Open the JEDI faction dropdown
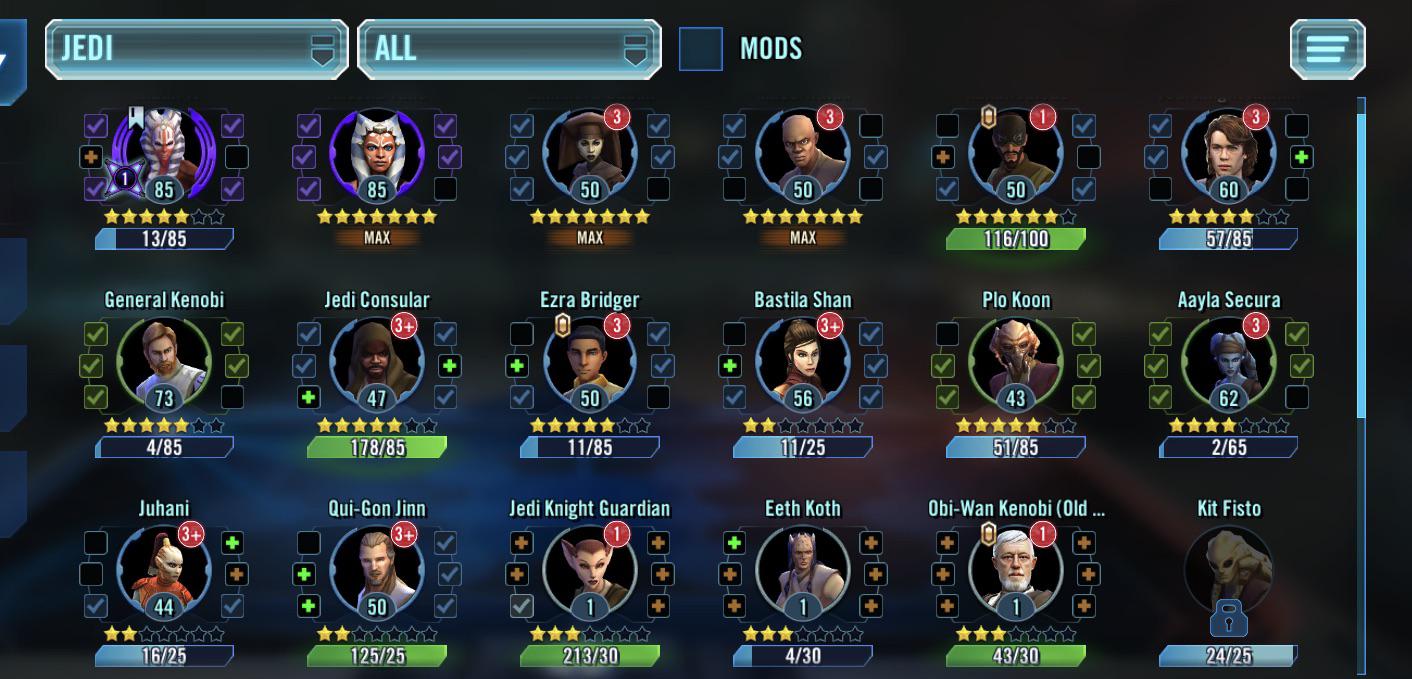The image size is (1412, 679). click(x=196, y=48)
